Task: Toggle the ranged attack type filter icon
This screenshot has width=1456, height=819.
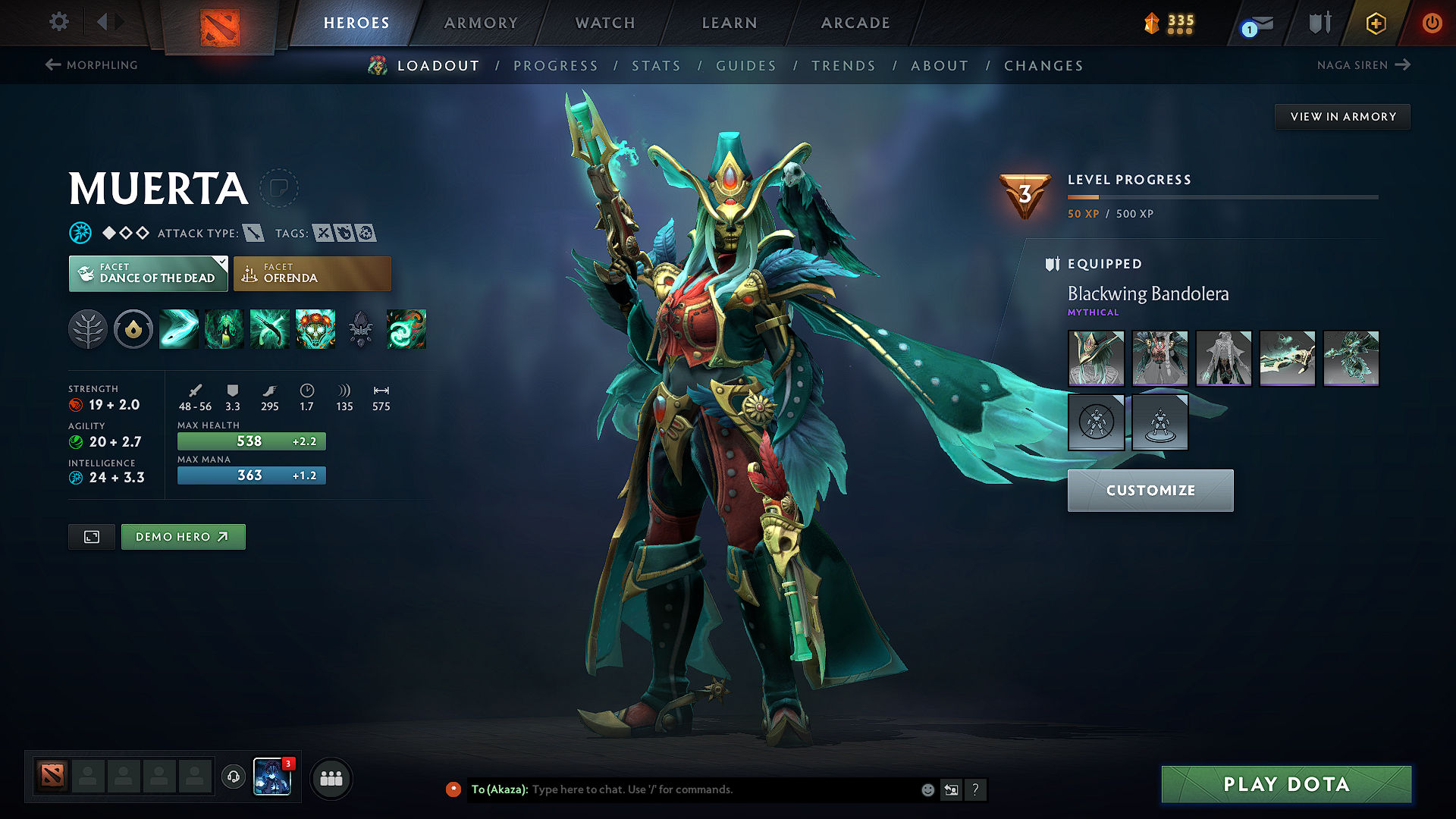Action: [x=253, y=233]
